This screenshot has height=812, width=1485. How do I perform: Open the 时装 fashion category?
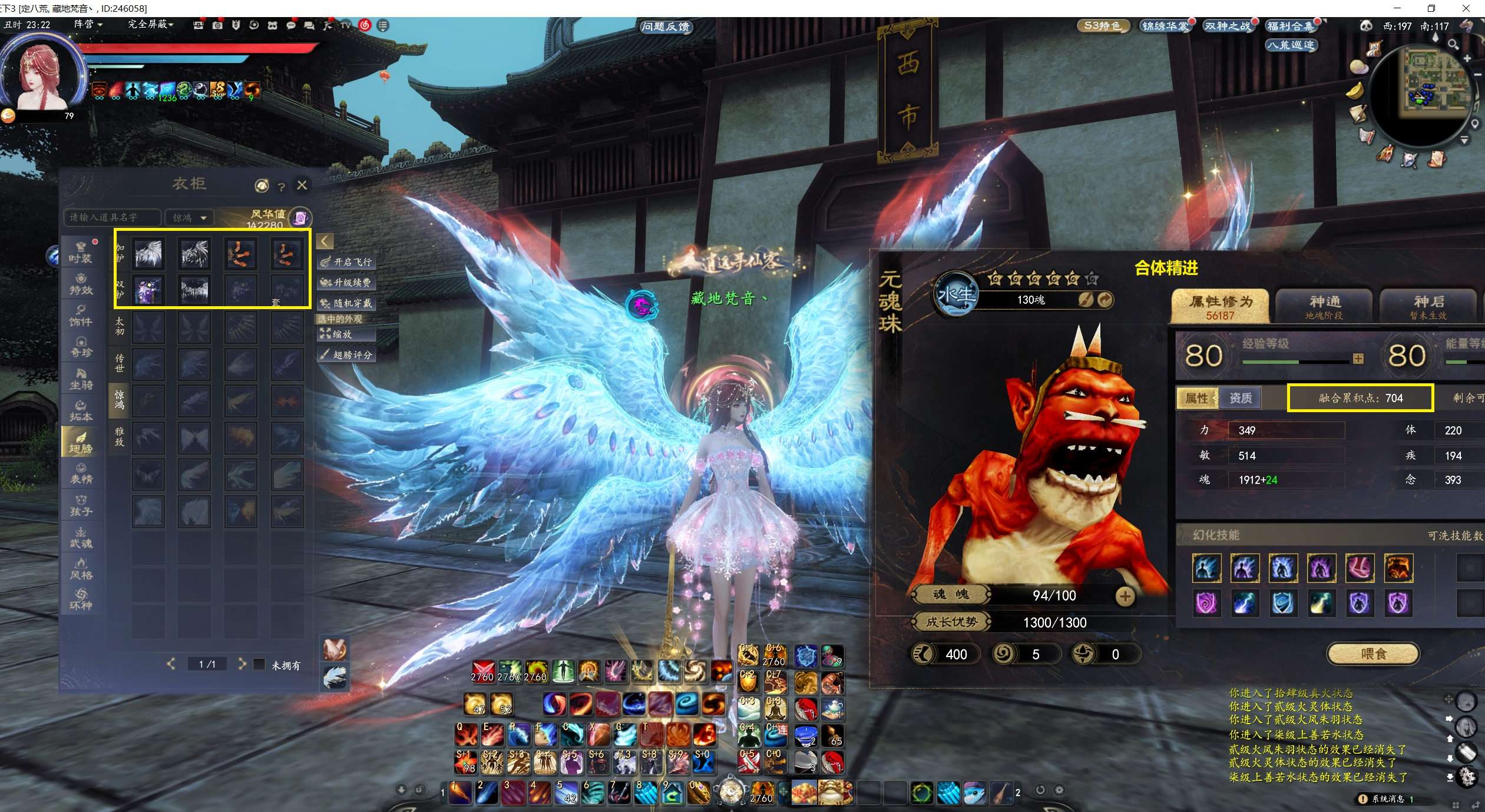coord(80,253)
